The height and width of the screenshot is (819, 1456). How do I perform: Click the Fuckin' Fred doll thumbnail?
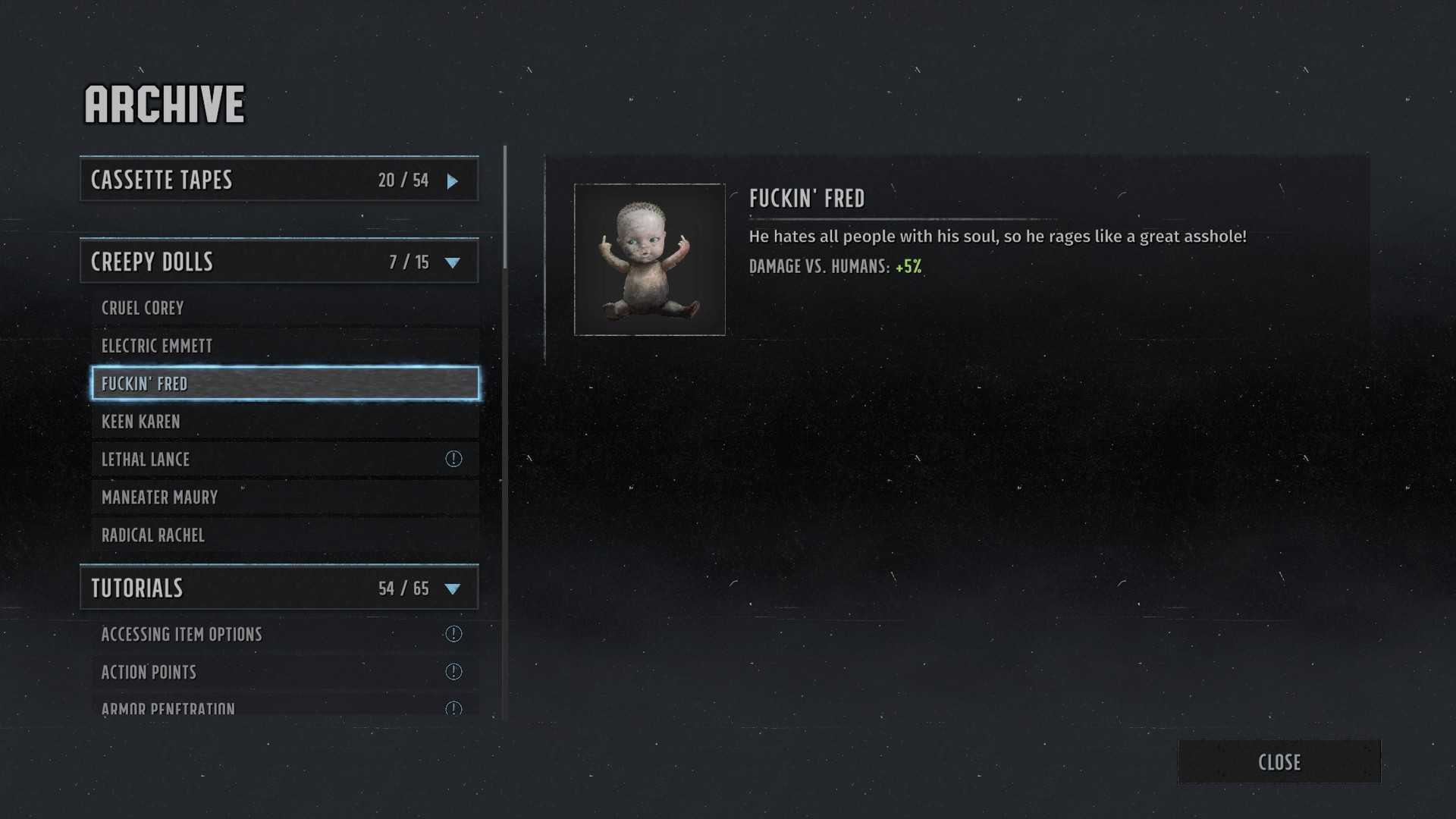coord(650,259)
